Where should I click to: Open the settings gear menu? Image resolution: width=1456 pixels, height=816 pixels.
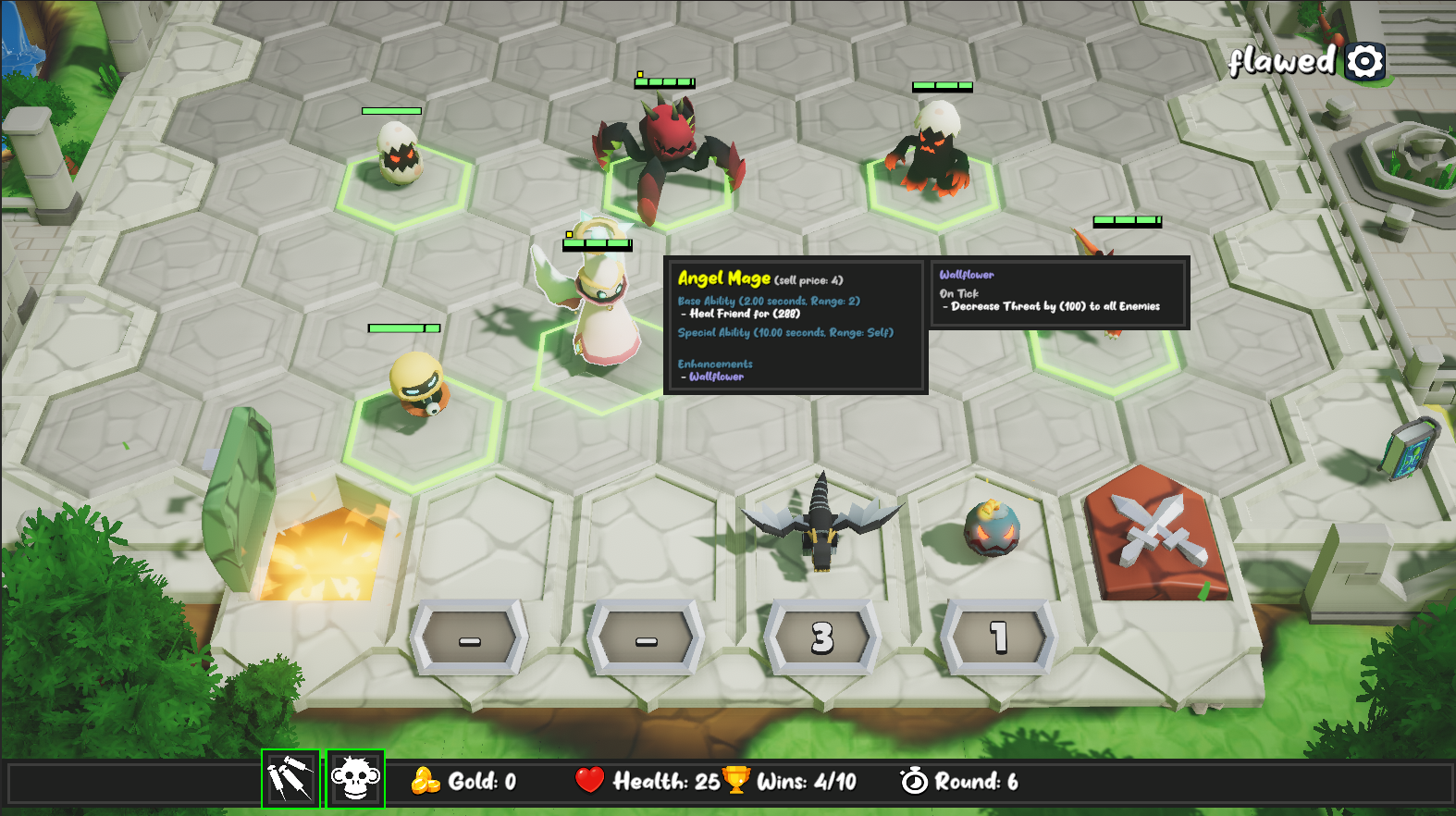click(x=1363, y=61)
